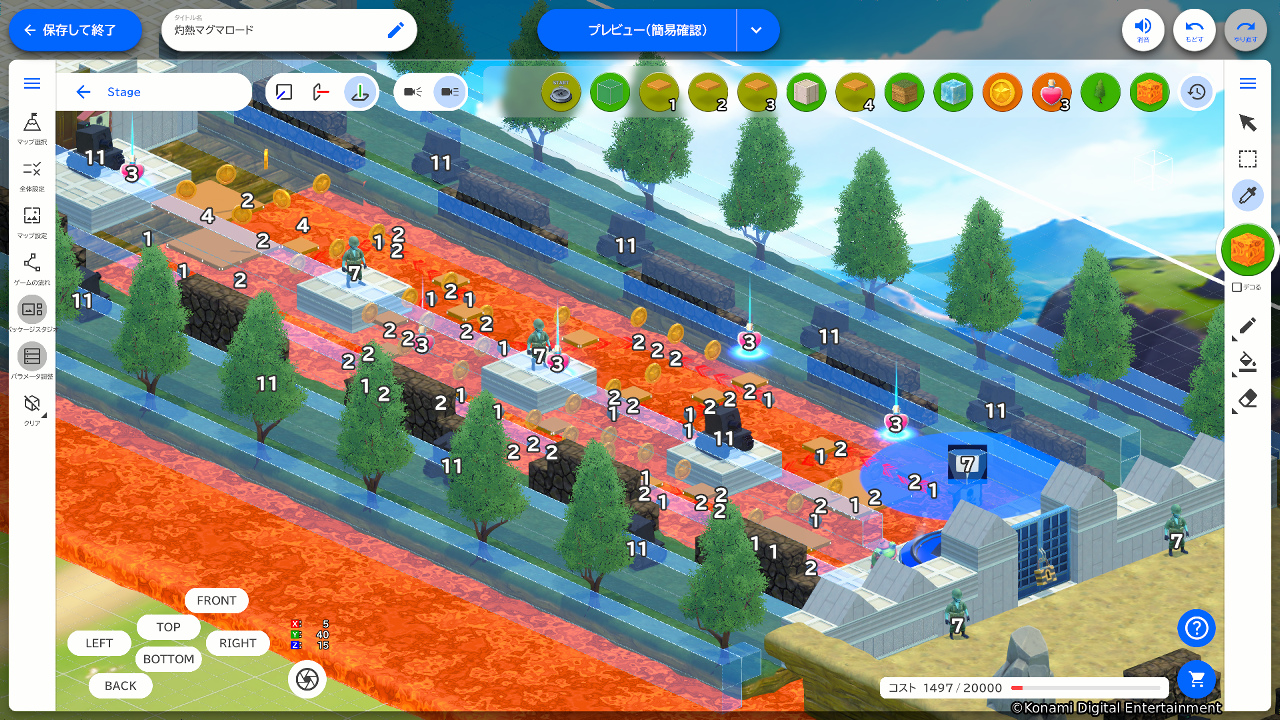This screenshot has width=1280, height=720.
Task: Open the palette history clock button
Action: (x=1197, y=92)
